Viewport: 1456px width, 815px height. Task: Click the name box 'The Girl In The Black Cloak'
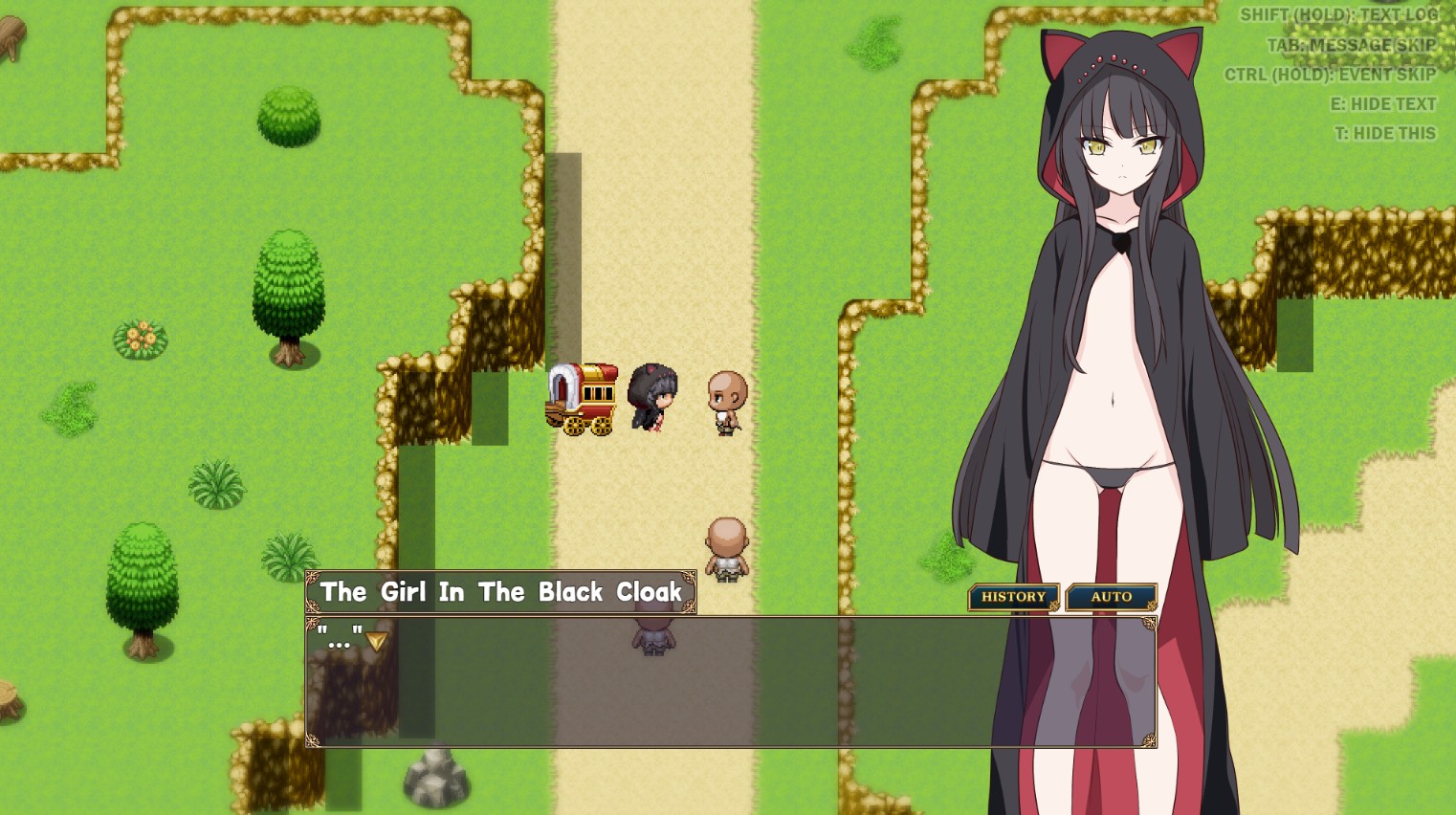500,591
